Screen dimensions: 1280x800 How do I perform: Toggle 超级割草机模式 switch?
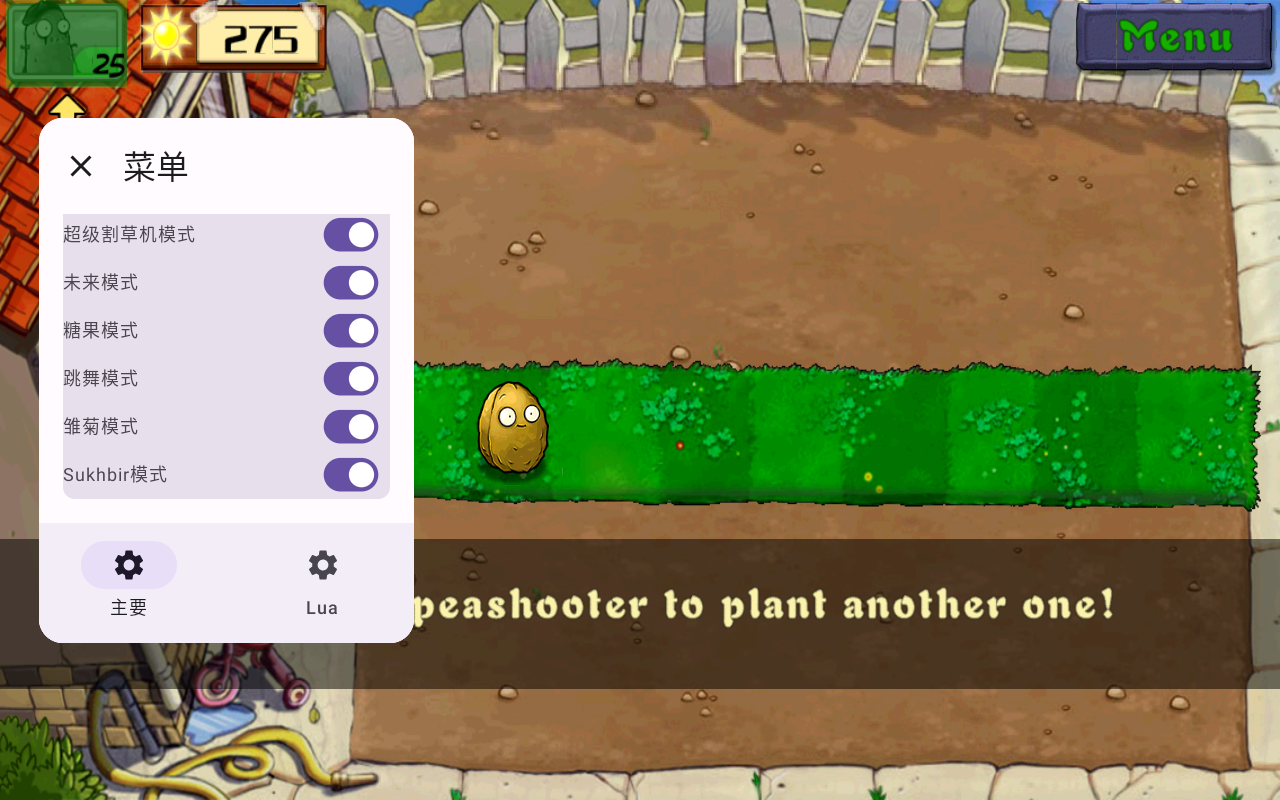(x=350, y=235)
